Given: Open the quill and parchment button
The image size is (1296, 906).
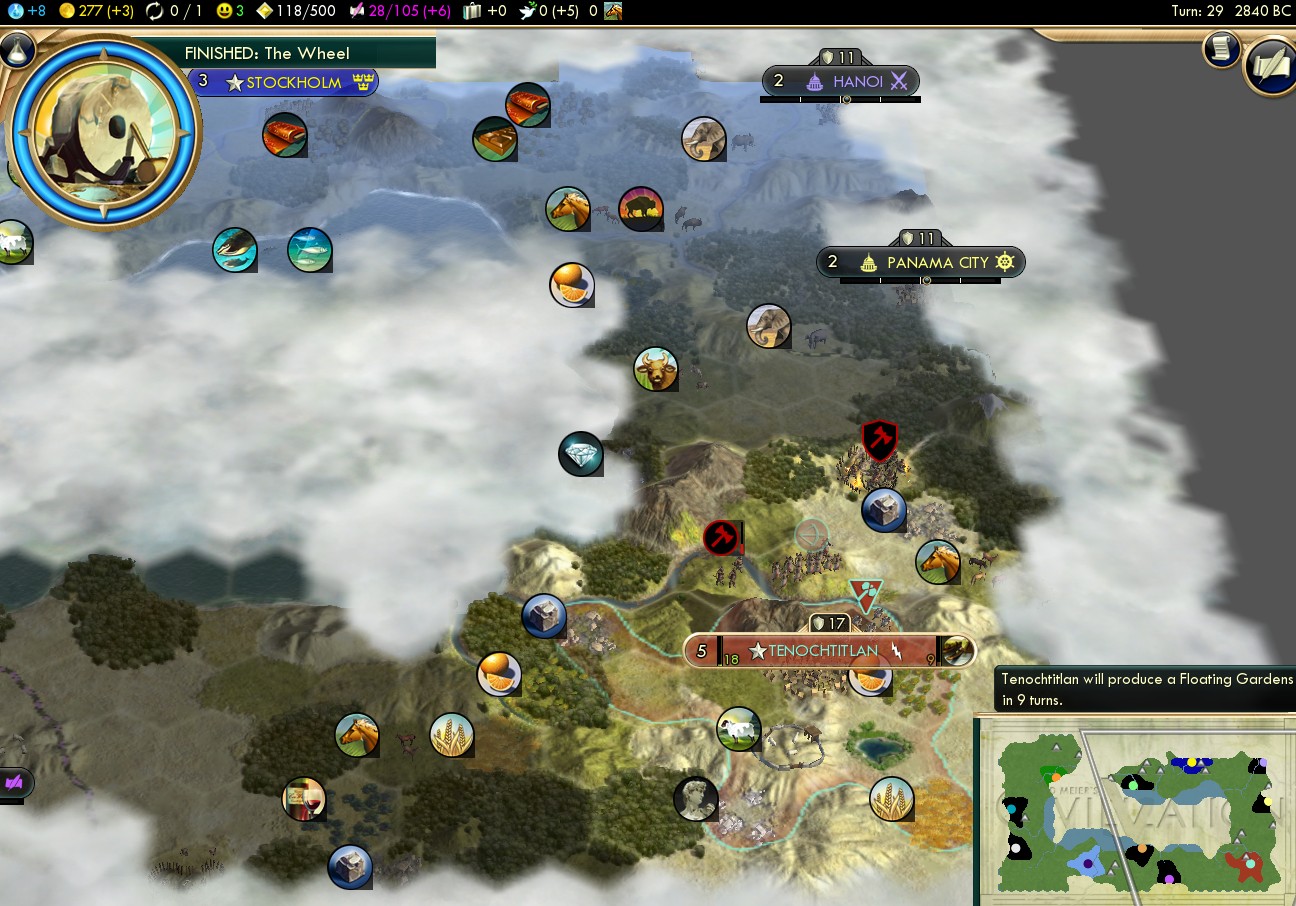Looking at the screenshot, I should click(1271, 66).
